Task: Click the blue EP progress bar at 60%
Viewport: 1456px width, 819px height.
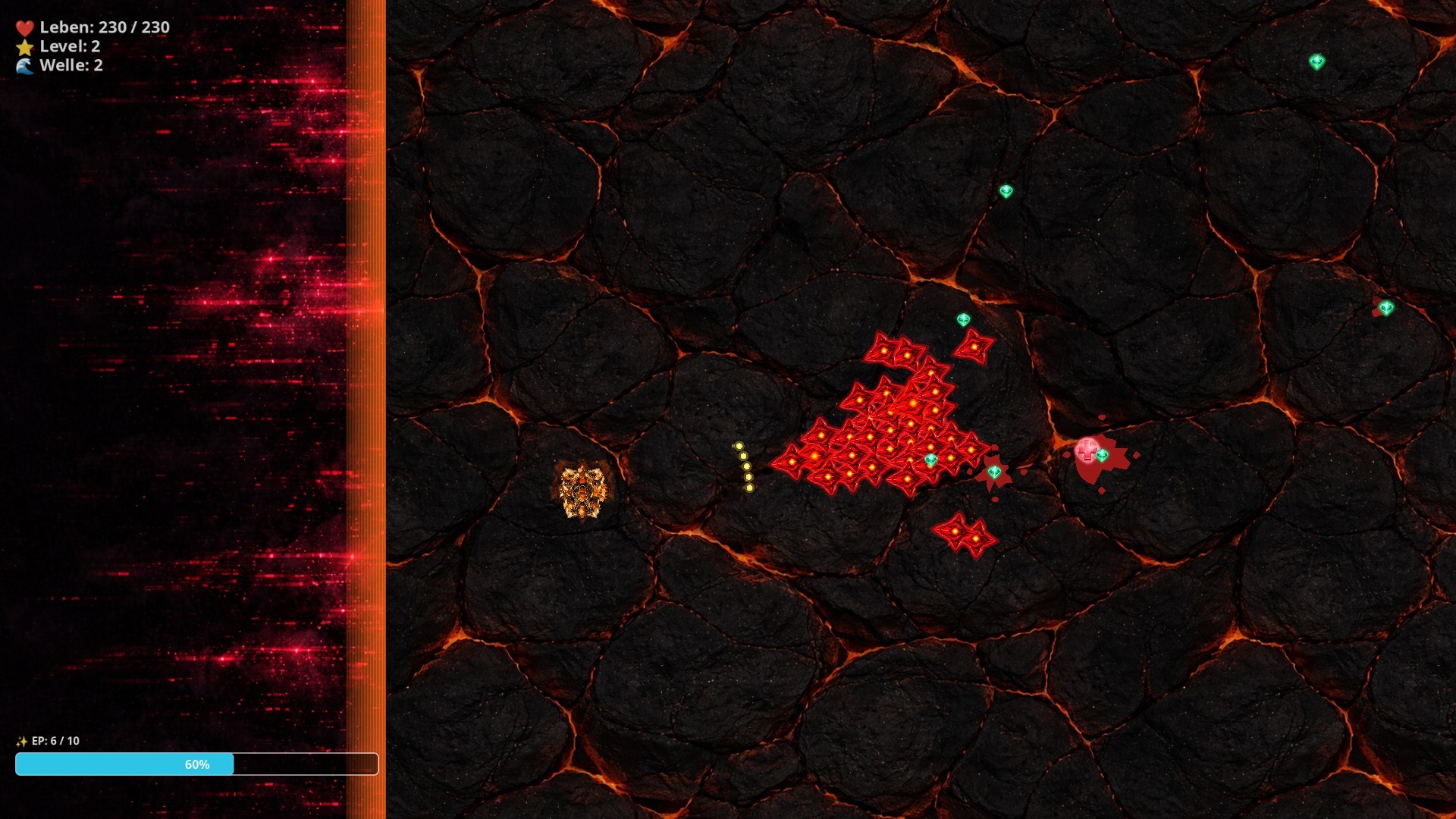Action: [125, 765]
